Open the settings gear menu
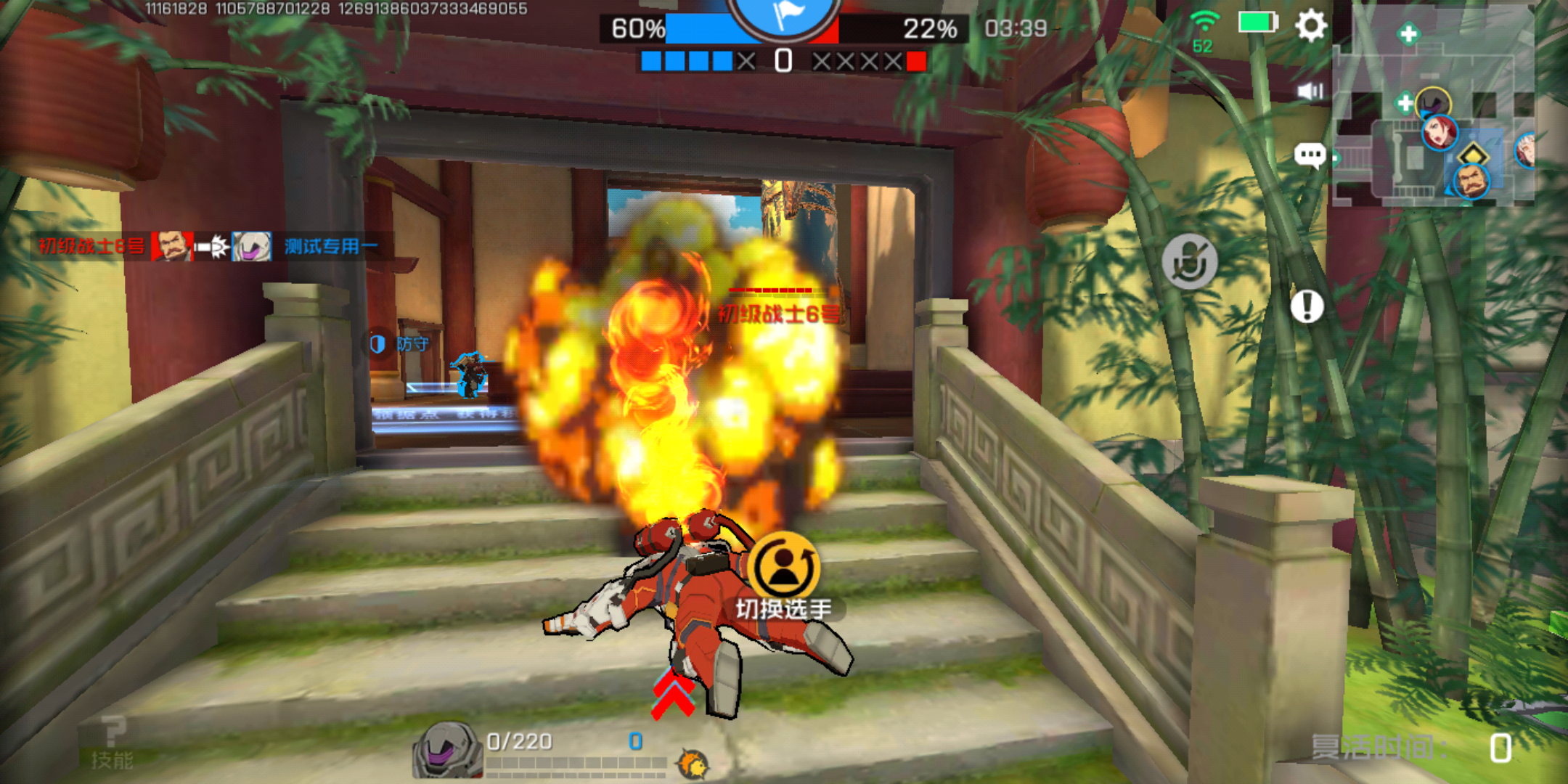This screenshot has height=784, width=1568. tap(1310, 27)
